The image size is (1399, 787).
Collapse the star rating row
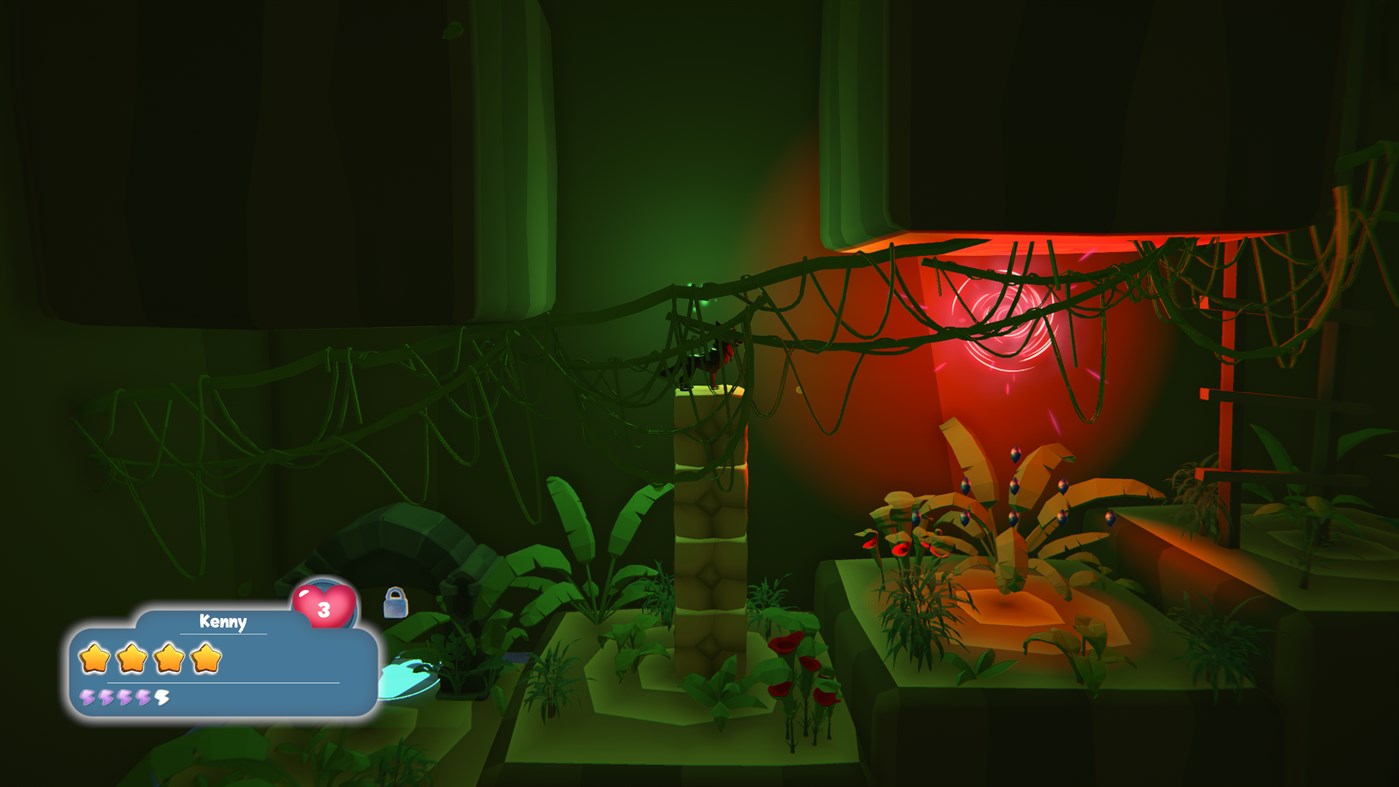[150, 660]
